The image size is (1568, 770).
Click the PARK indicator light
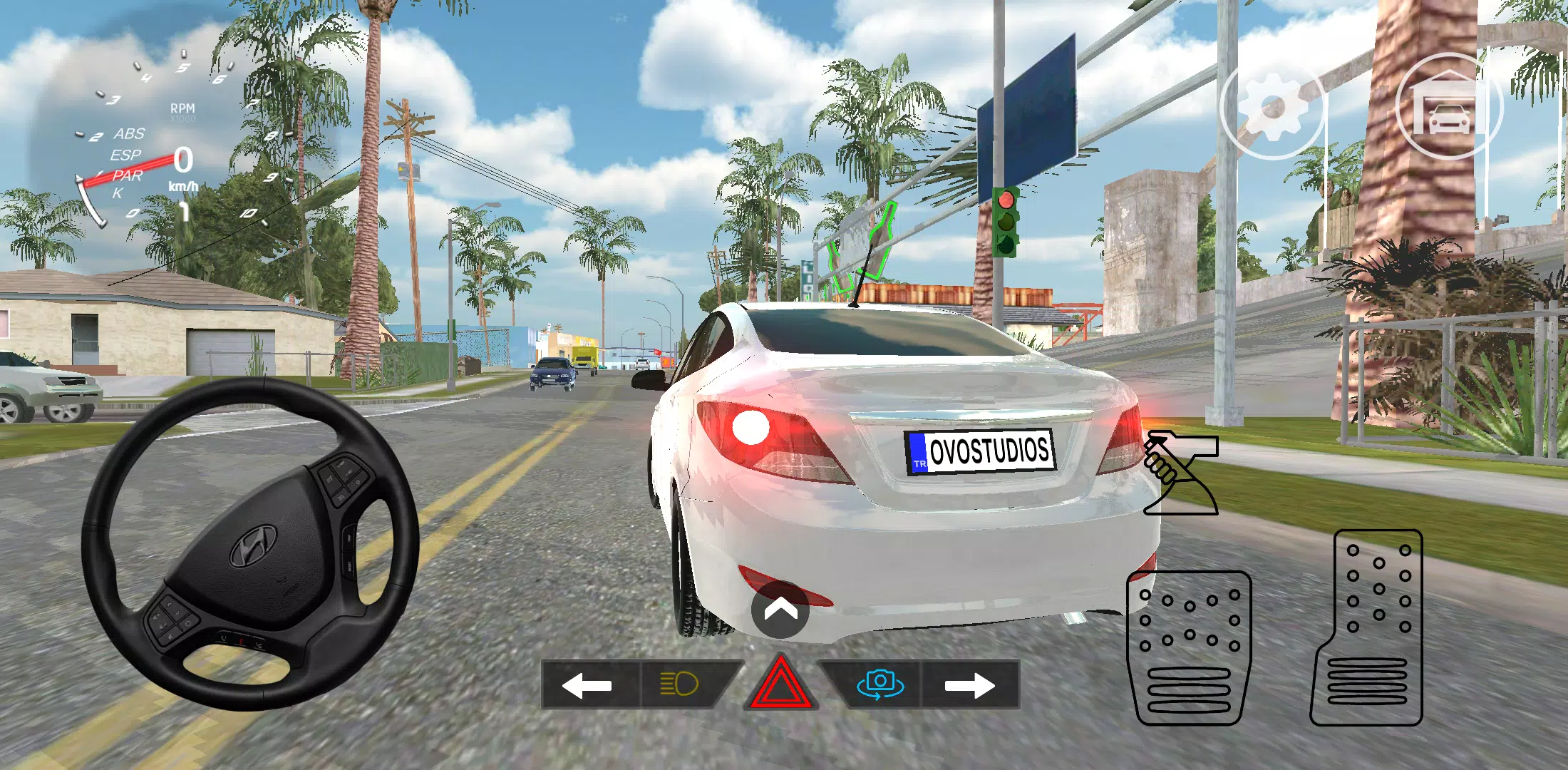click(127, 178)
